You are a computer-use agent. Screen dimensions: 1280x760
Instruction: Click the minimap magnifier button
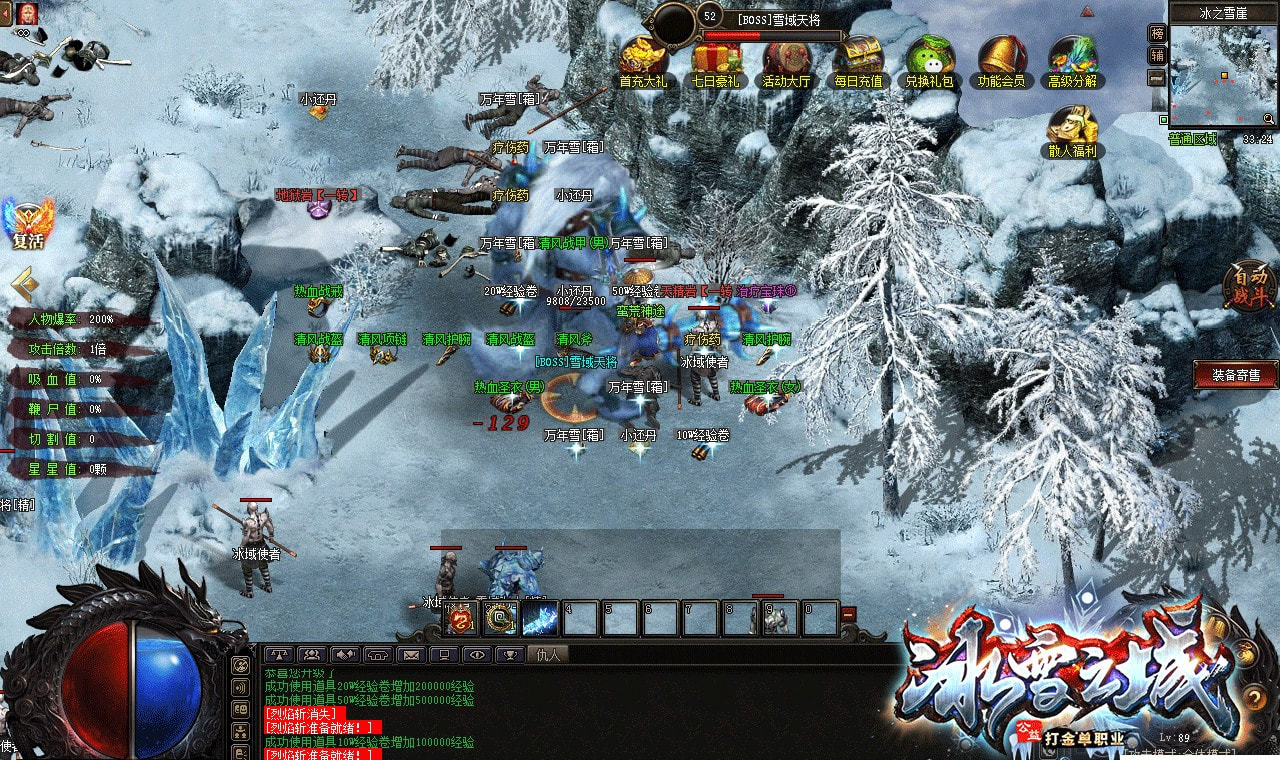[x=1268, y=120]
